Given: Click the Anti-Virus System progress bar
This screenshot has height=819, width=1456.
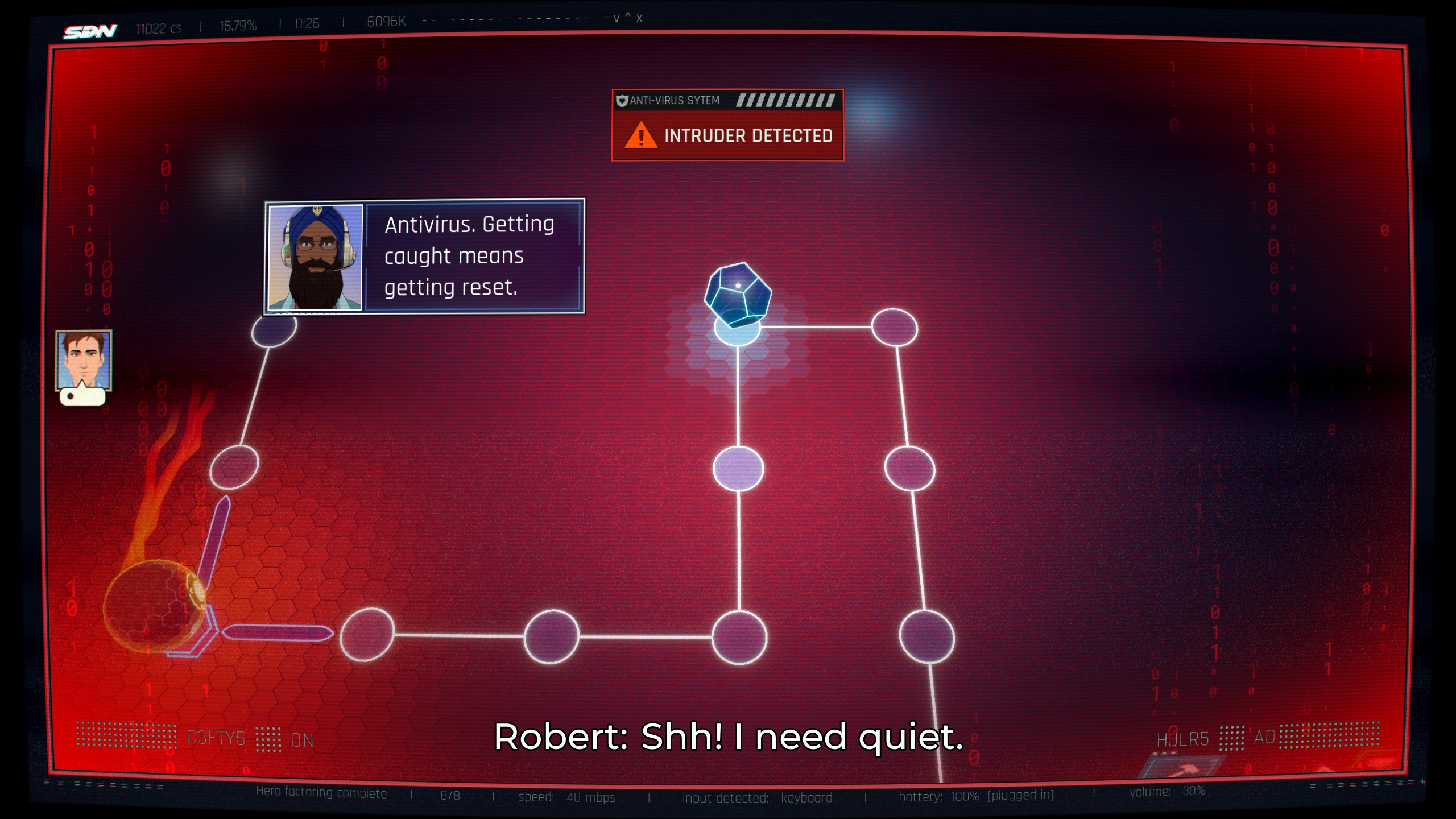Looking at the screenshot, I should point(788,100).
